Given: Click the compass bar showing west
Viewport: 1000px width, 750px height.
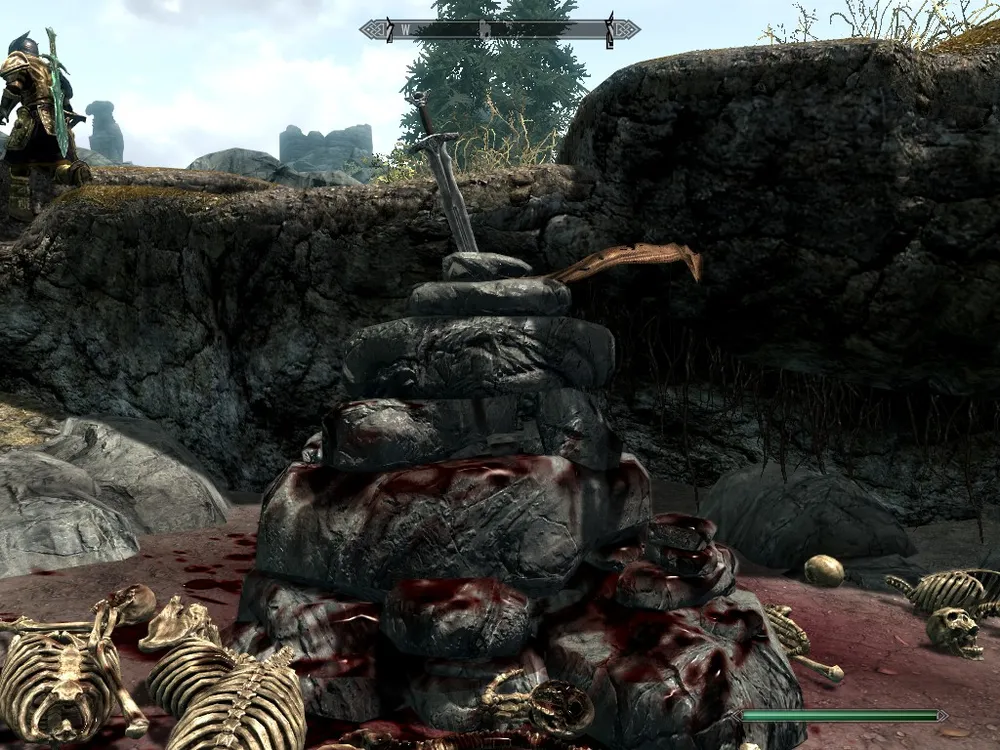Looking at the screenshot, I should coord(499,29).
